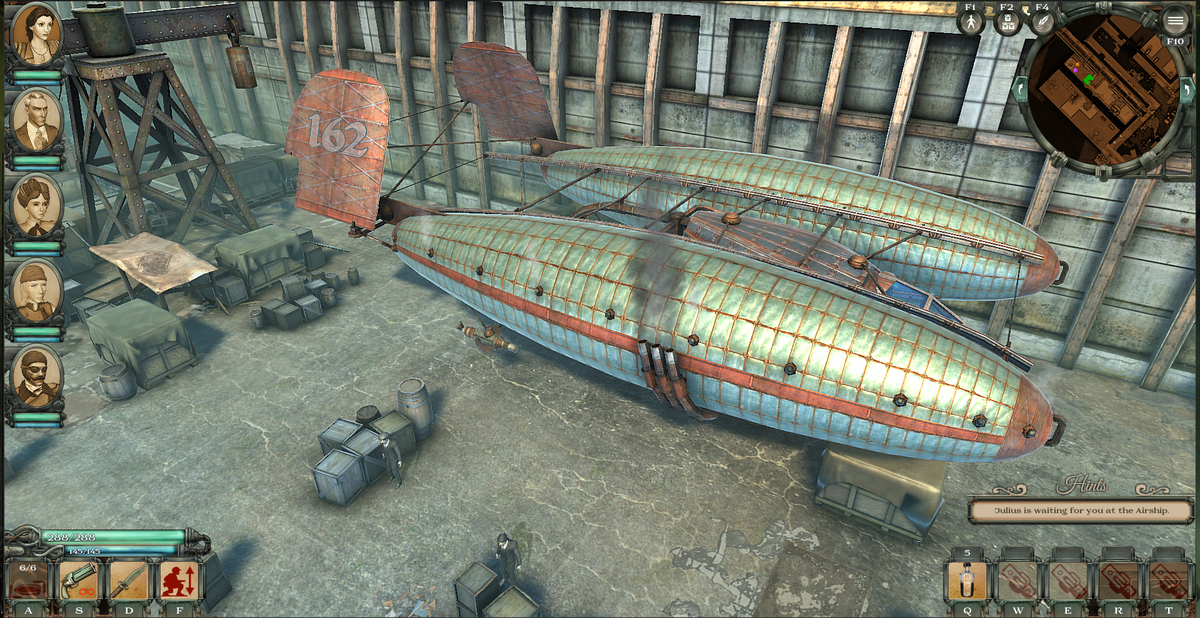This screenshot has width=1200, height=618.
Task: Select the dark-haired woman party portrait
Action: pos(37,34)
